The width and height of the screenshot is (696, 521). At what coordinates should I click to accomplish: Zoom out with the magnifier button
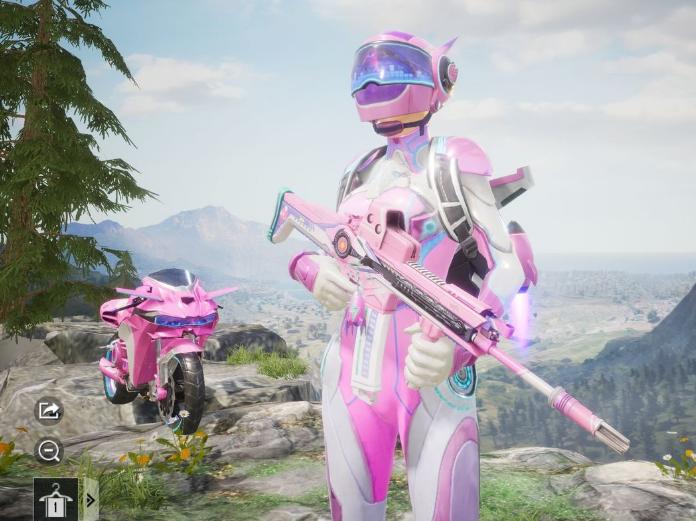[x=49, y=450]
